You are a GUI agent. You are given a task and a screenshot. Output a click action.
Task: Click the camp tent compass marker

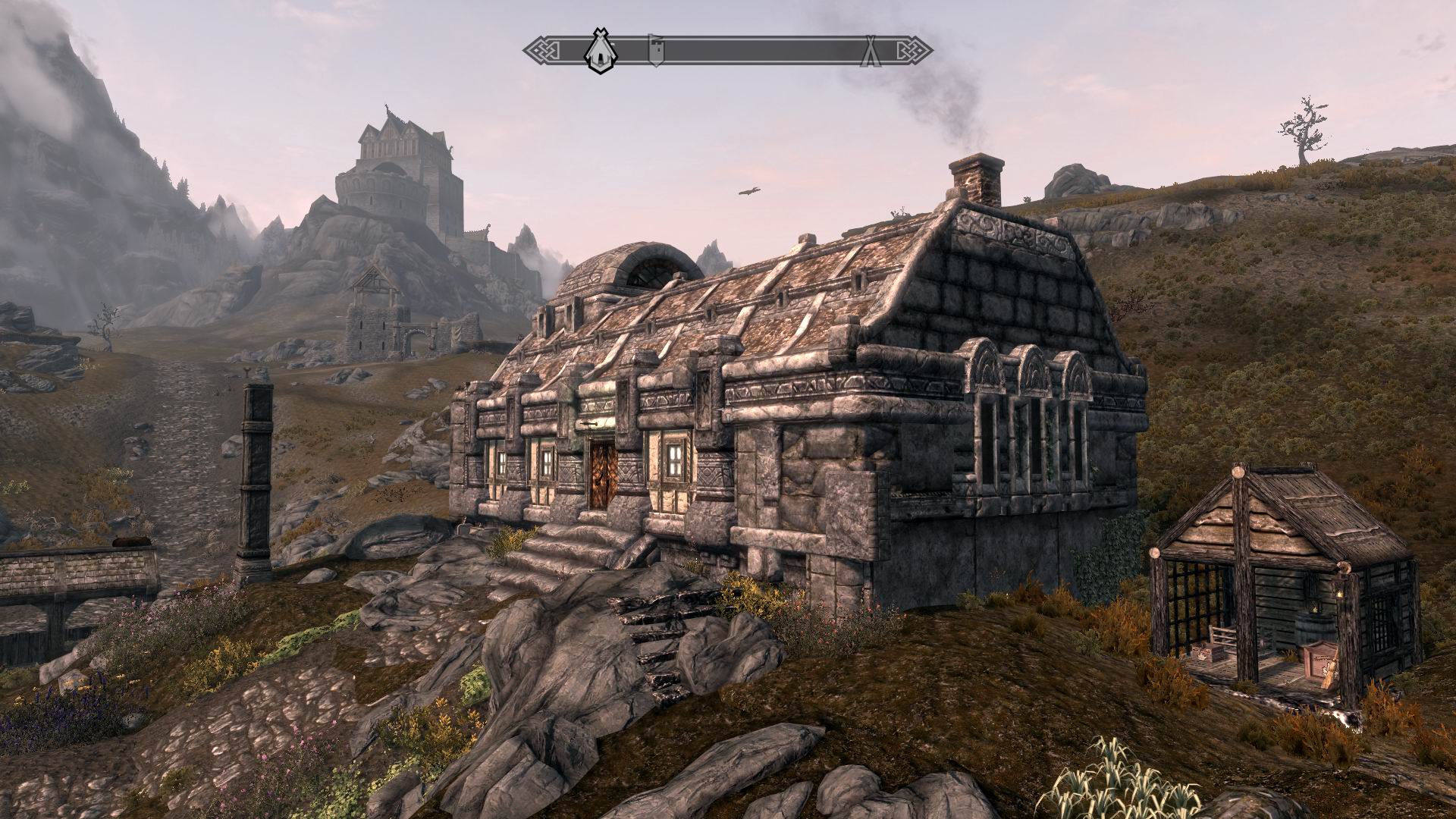click(871, 51)
